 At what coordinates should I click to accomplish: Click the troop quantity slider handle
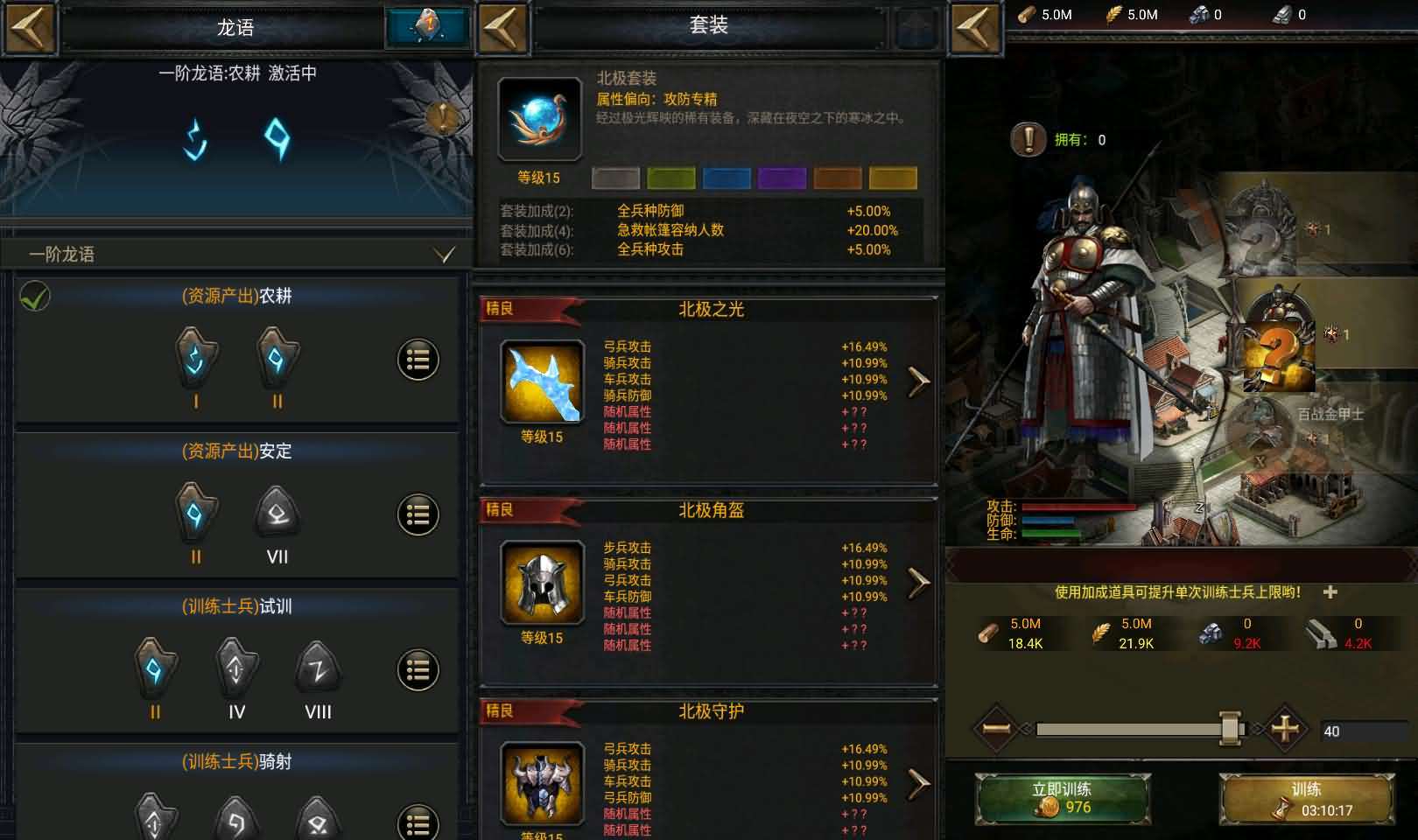click(x=1229, y=726)
